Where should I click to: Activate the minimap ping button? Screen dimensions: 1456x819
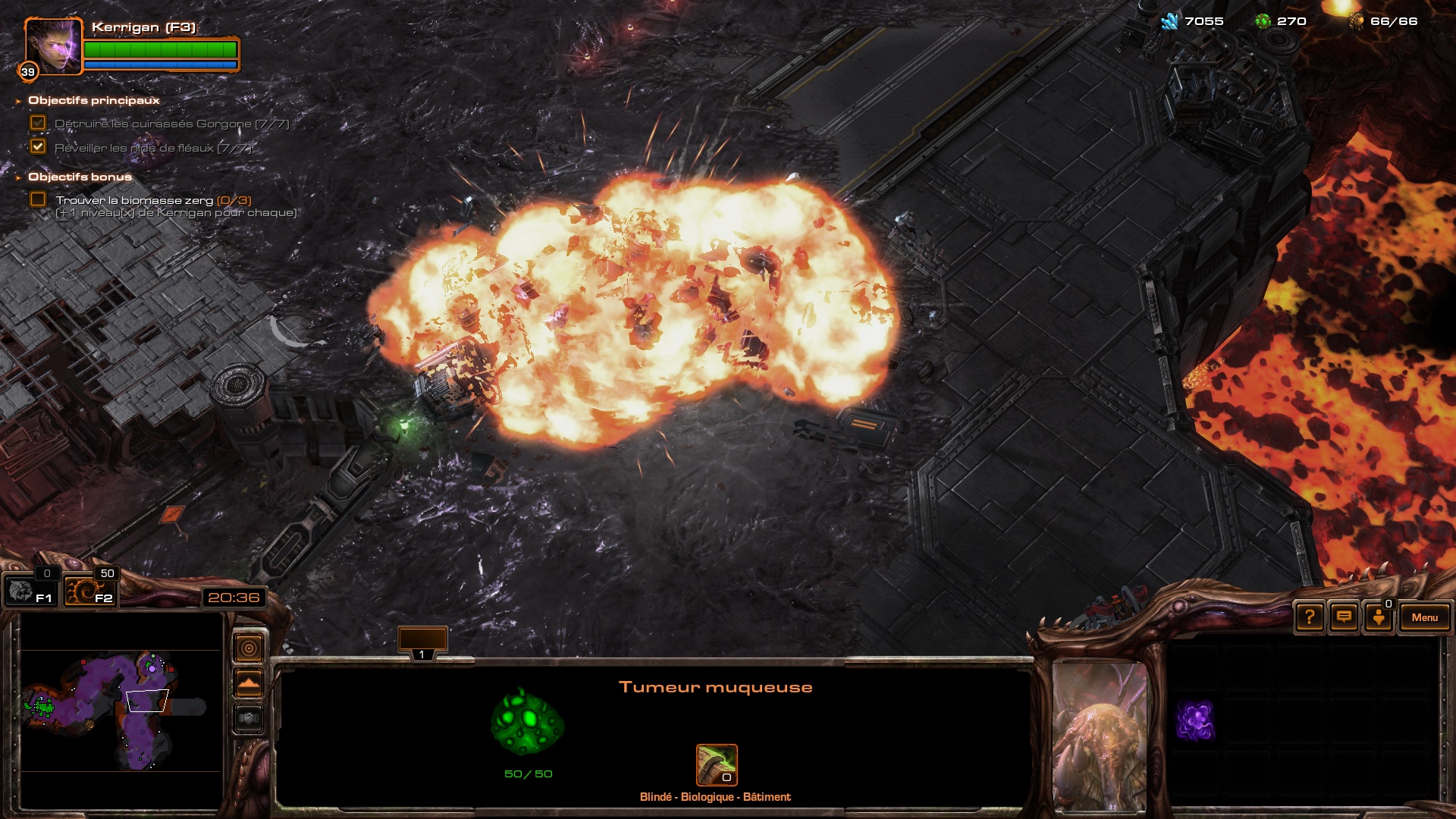click(249, 648)
